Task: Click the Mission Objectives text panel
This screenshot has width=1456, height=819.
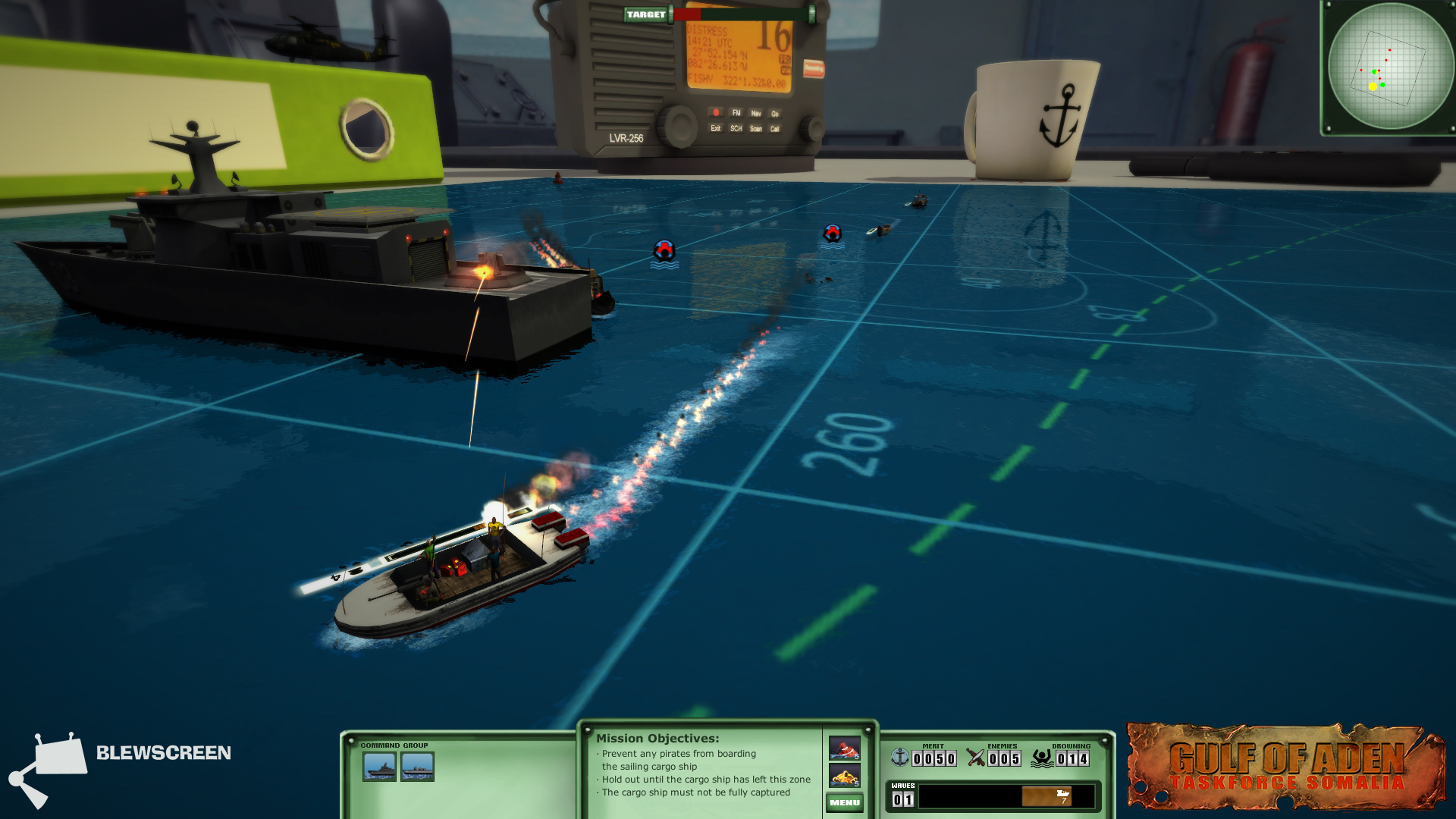Action: coord(702,767)
